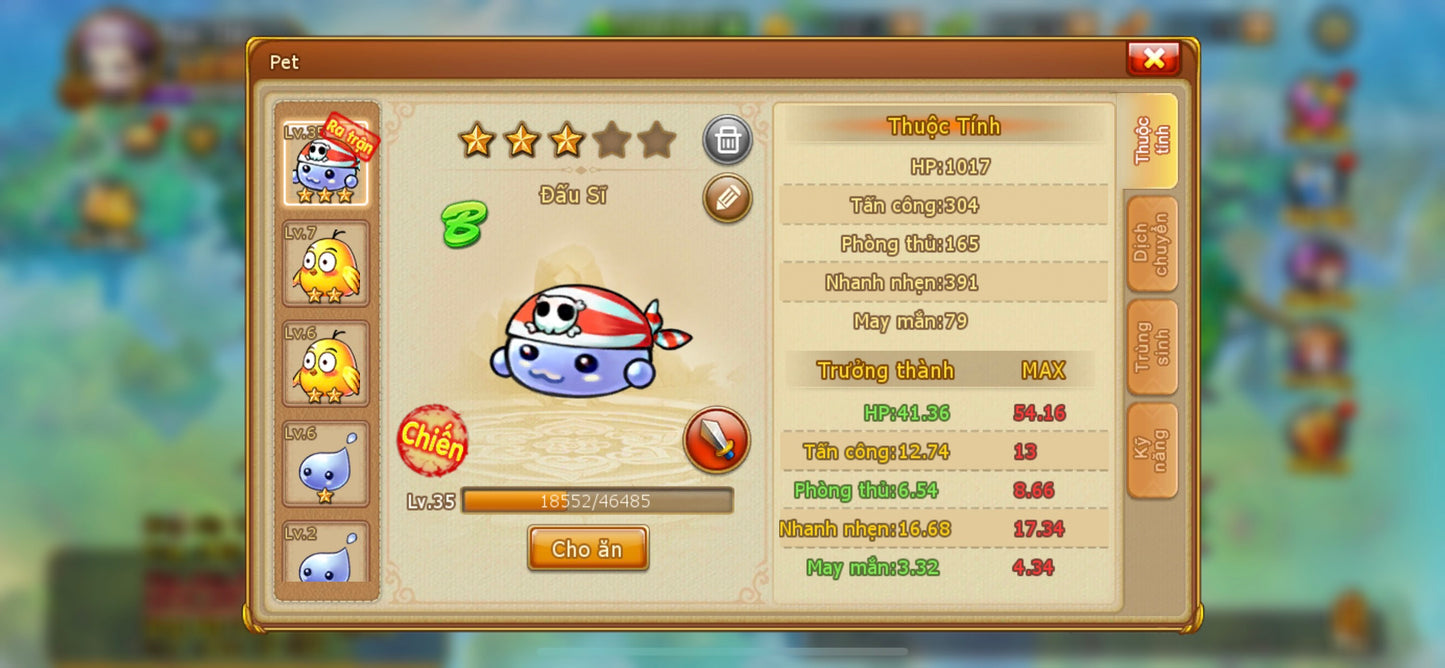
Task: Open the Trùng sinh tab
Action: 1151,347
